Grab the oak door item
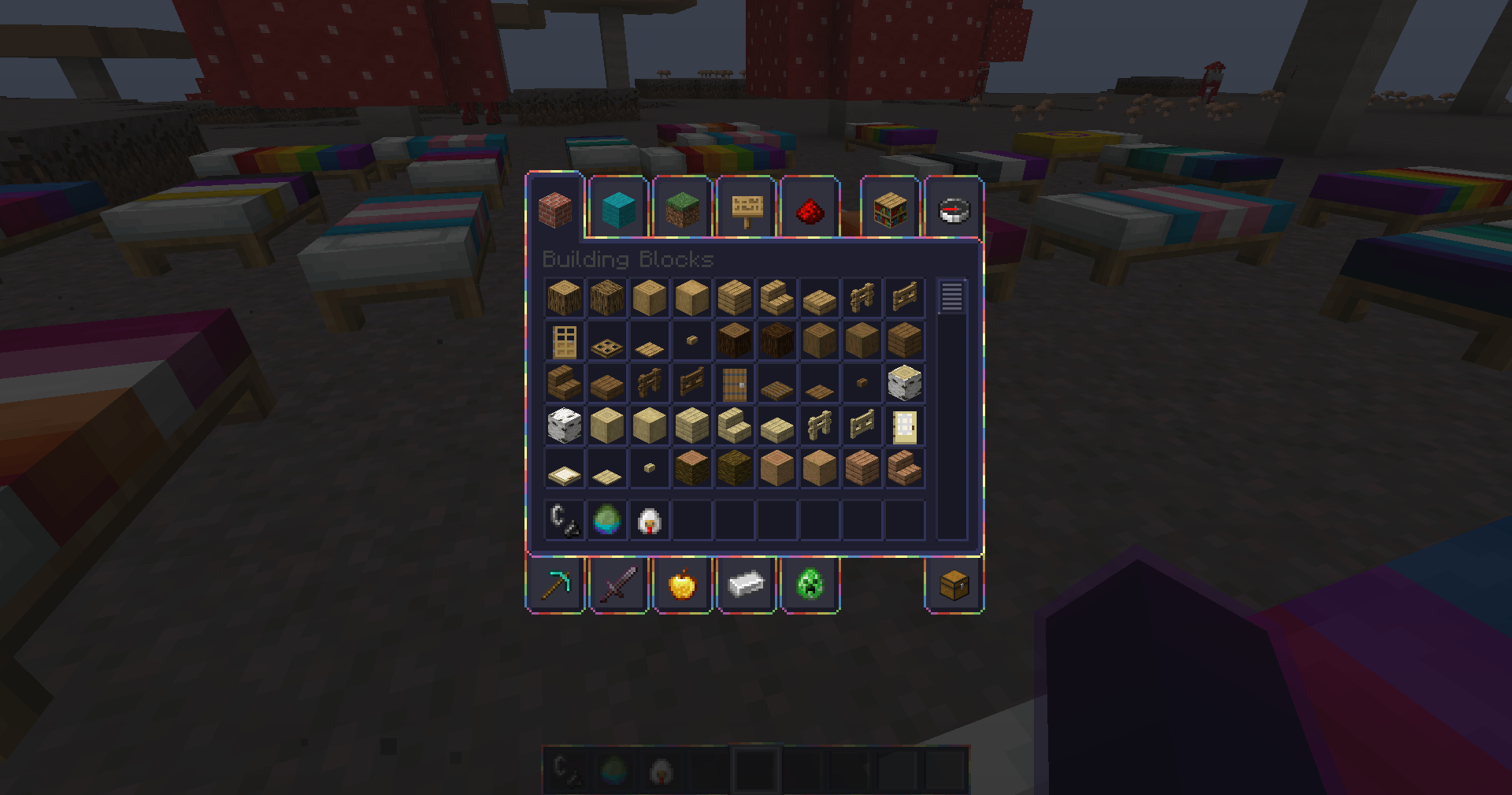The image size is (1512, 795). [x=564, y=340]
